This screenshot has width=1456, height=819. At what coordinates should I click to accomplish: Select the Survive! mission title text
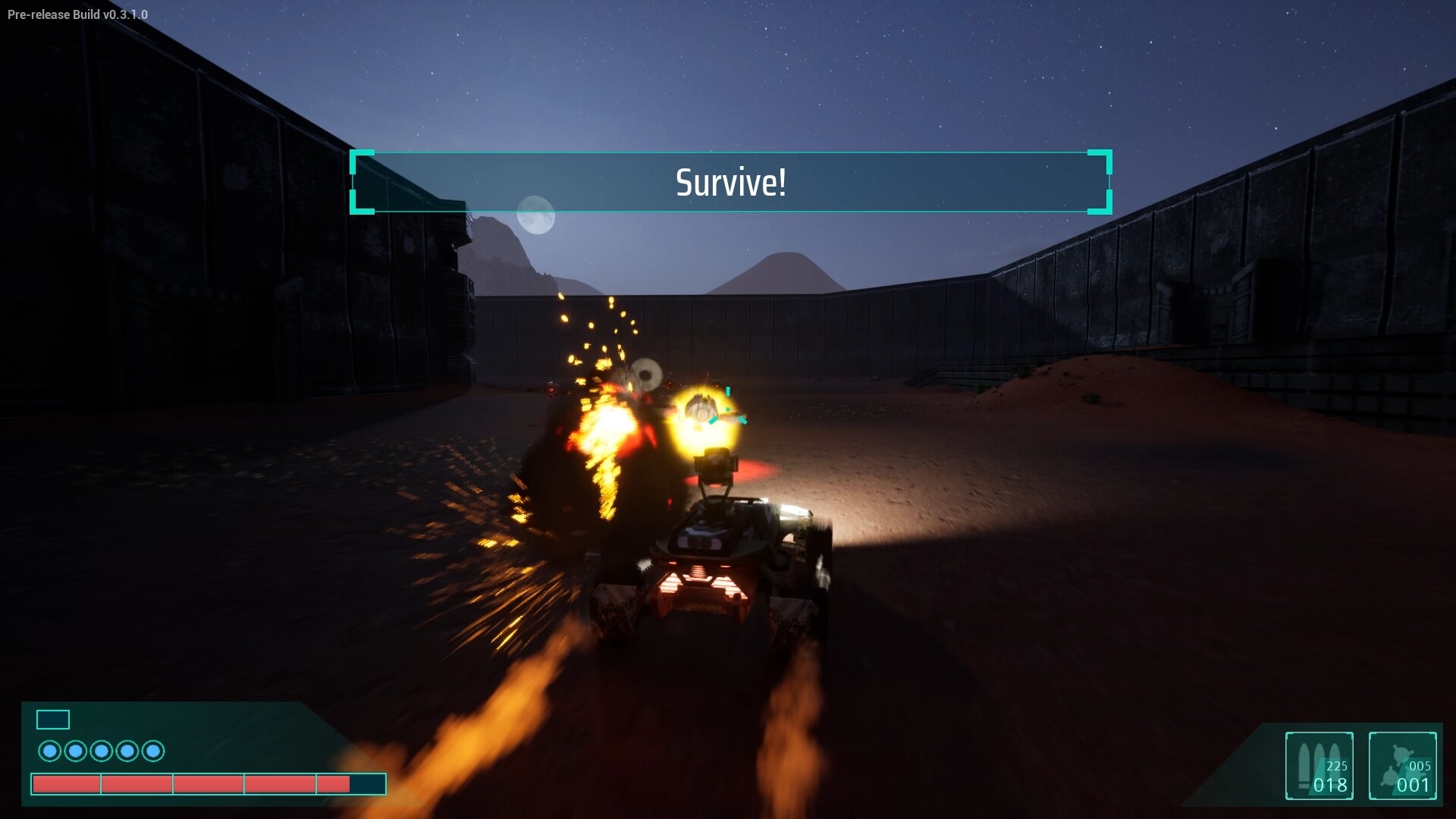[730, 183]
